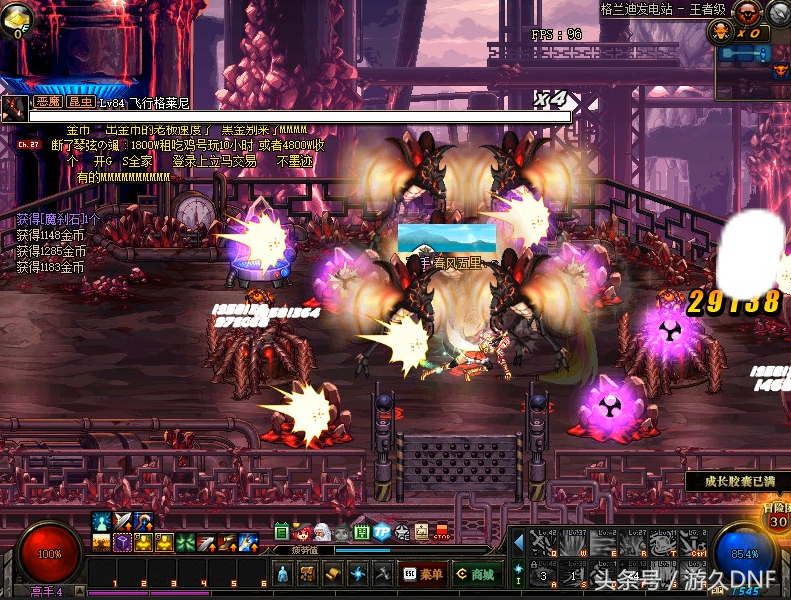Click the grey compass icon near the minimap

(779, 13)
